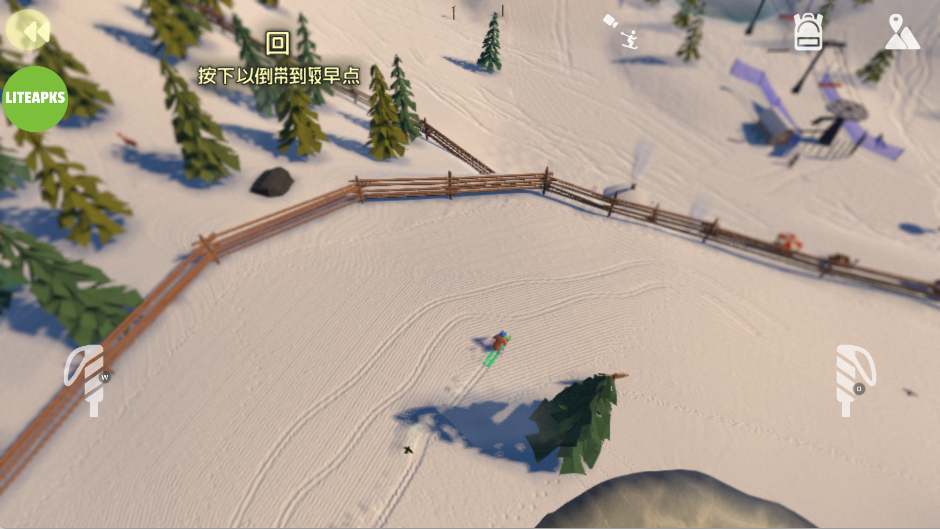Tap the rewind double-arrow button
The width and height of the screenshot is (940, 529).
(x=29, y=30)
